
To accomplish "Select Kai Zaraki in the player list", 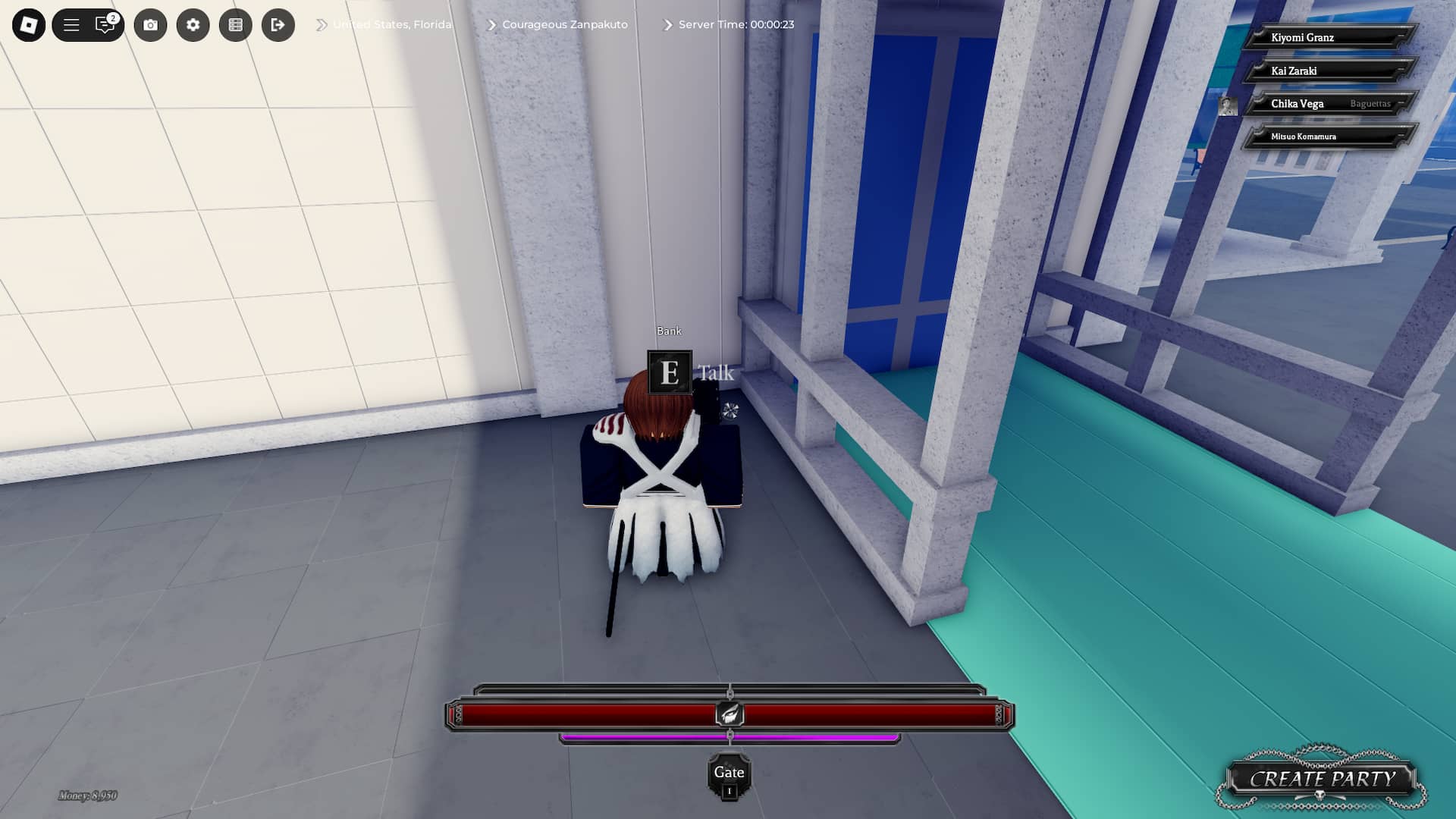I will click(1332, 70).
